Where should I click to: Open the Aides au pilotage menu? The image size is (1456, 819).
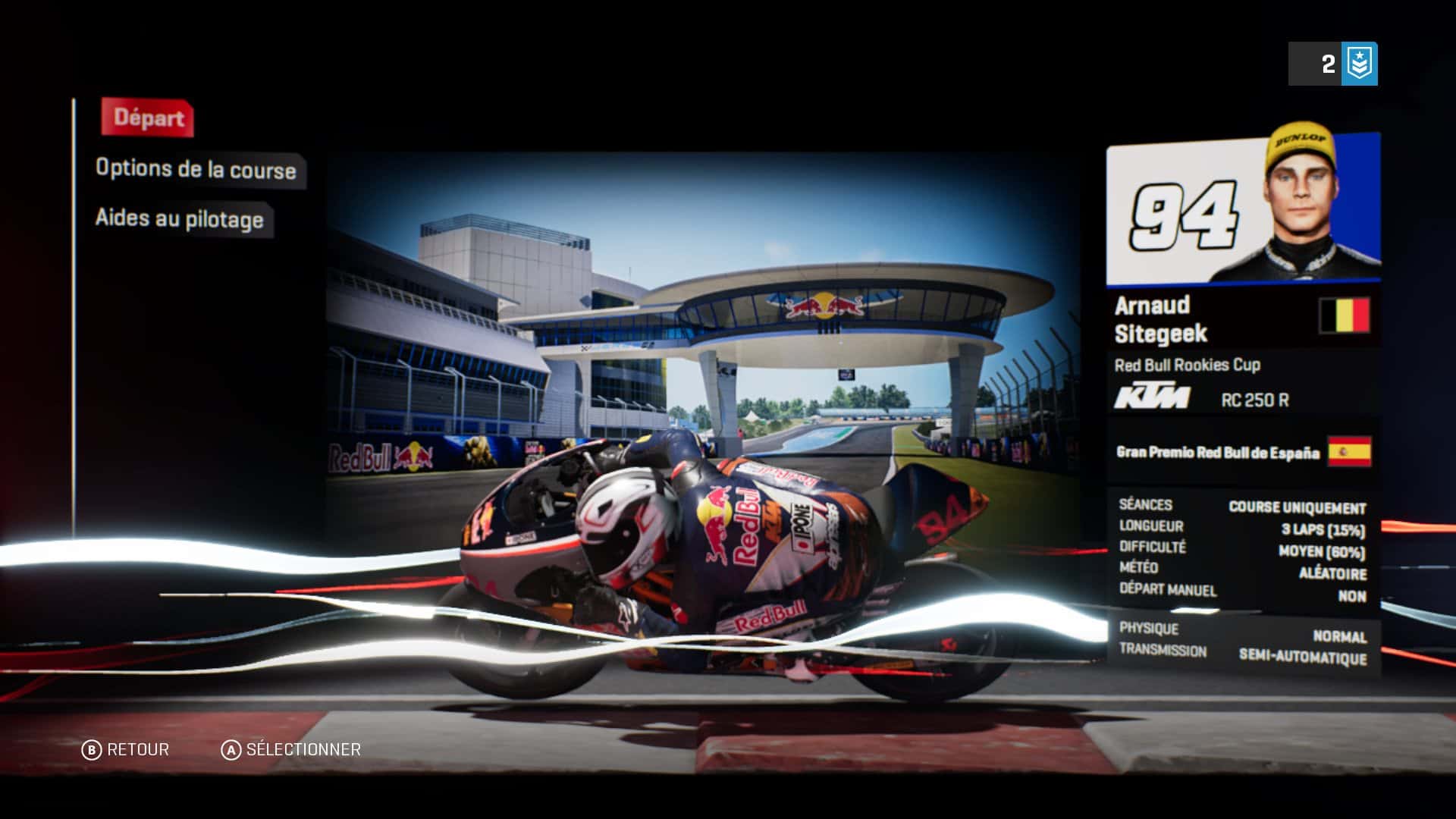pyautogui.click(x=180, y=219)
